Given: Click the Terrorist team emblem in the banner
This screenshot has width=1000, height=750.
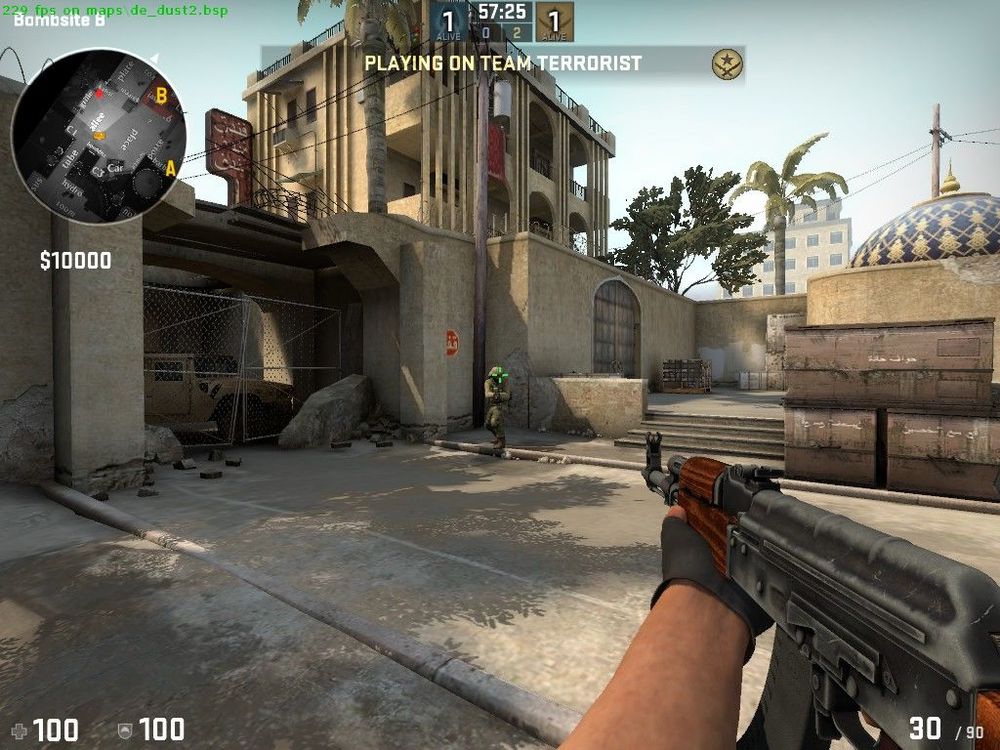Looking at the screenshot, I should click(x=727, y=64).
